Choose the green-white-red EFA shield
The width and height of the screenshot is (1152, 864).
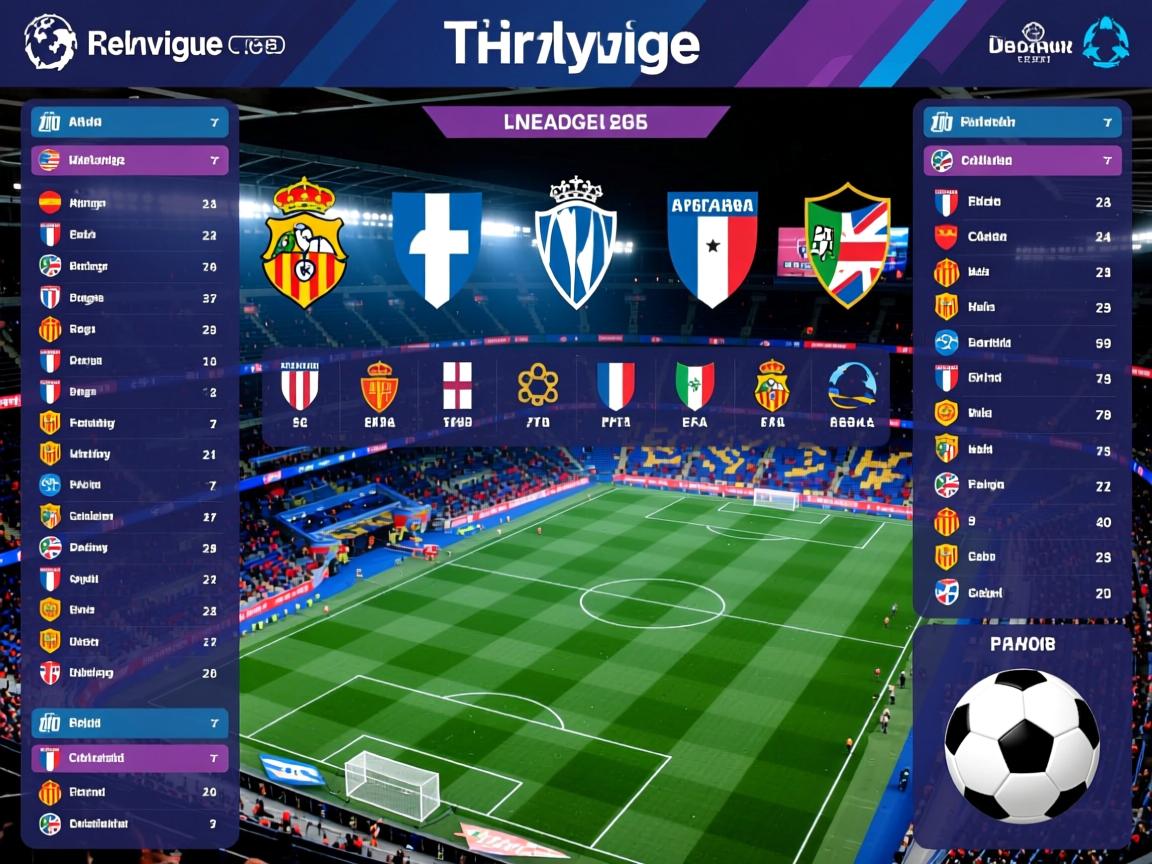[x=694, y=394]
